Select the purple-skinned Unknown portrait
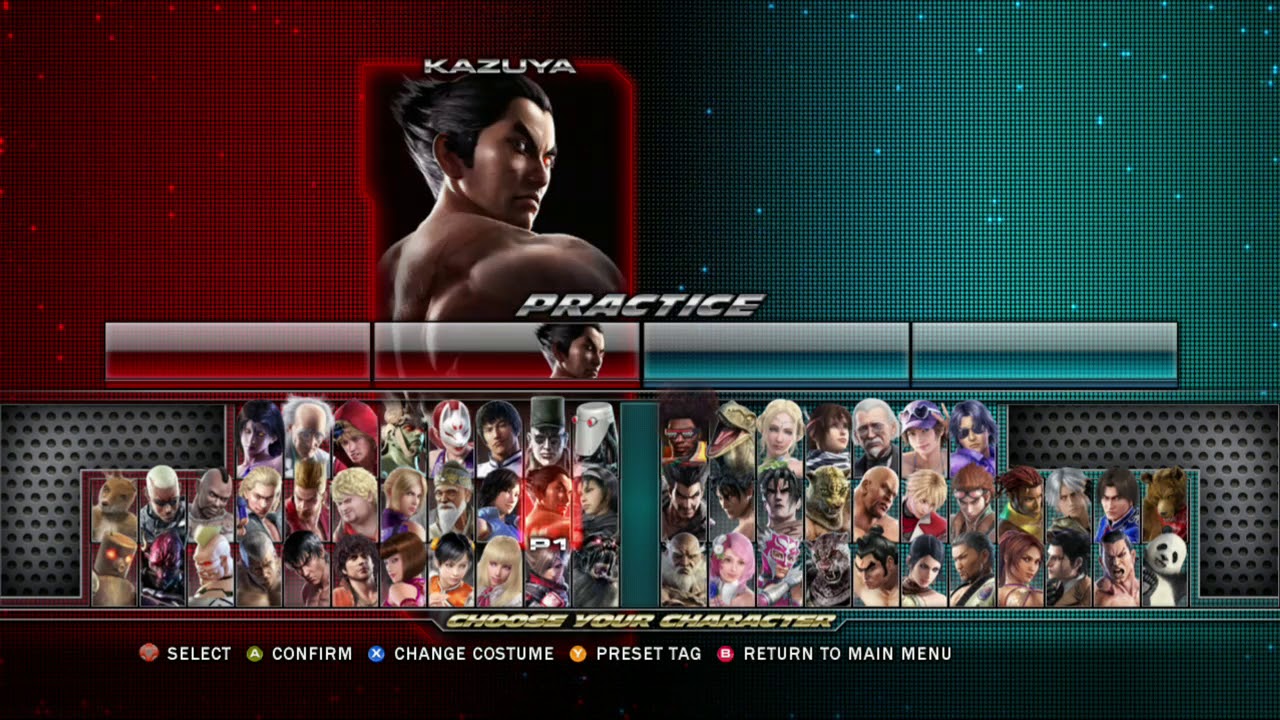Image resolution: width=1280 pixels, height=720 pixels. pos(260,437)
